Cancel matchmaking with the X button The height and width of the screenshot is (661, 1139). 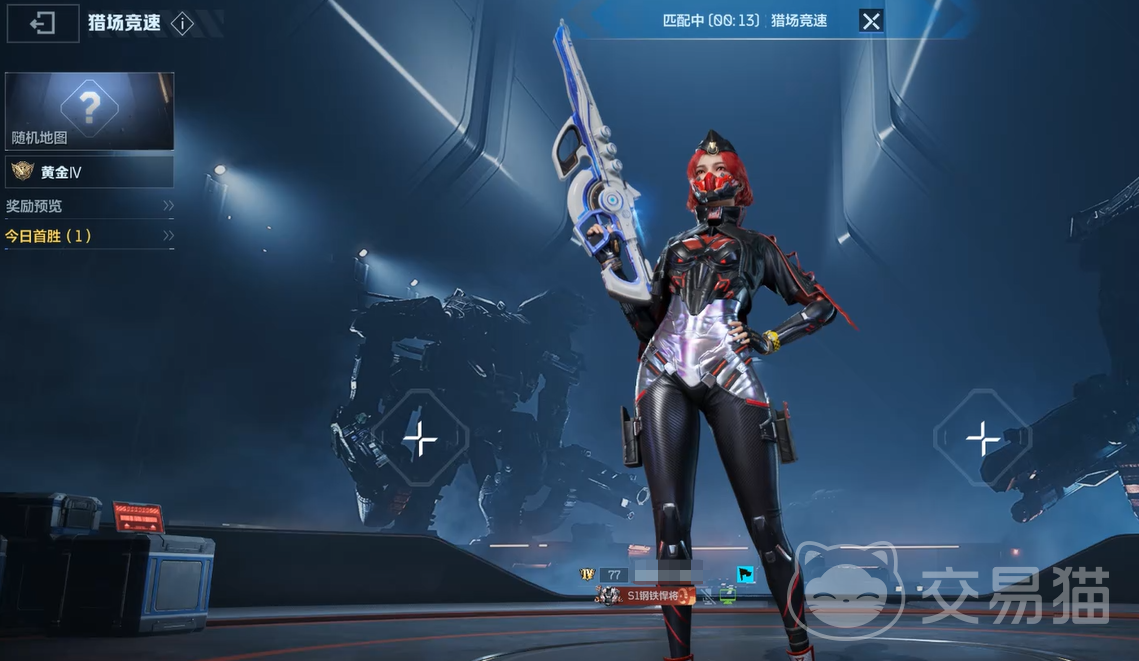pyautogui.click(x=871, y=20)
